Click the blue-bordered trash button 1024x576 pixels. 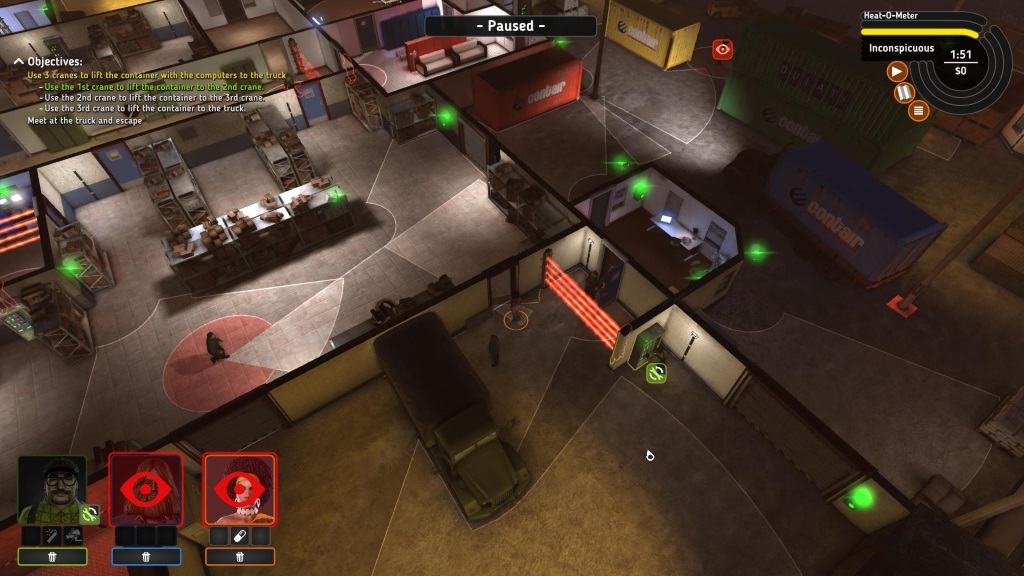(146, 557)
